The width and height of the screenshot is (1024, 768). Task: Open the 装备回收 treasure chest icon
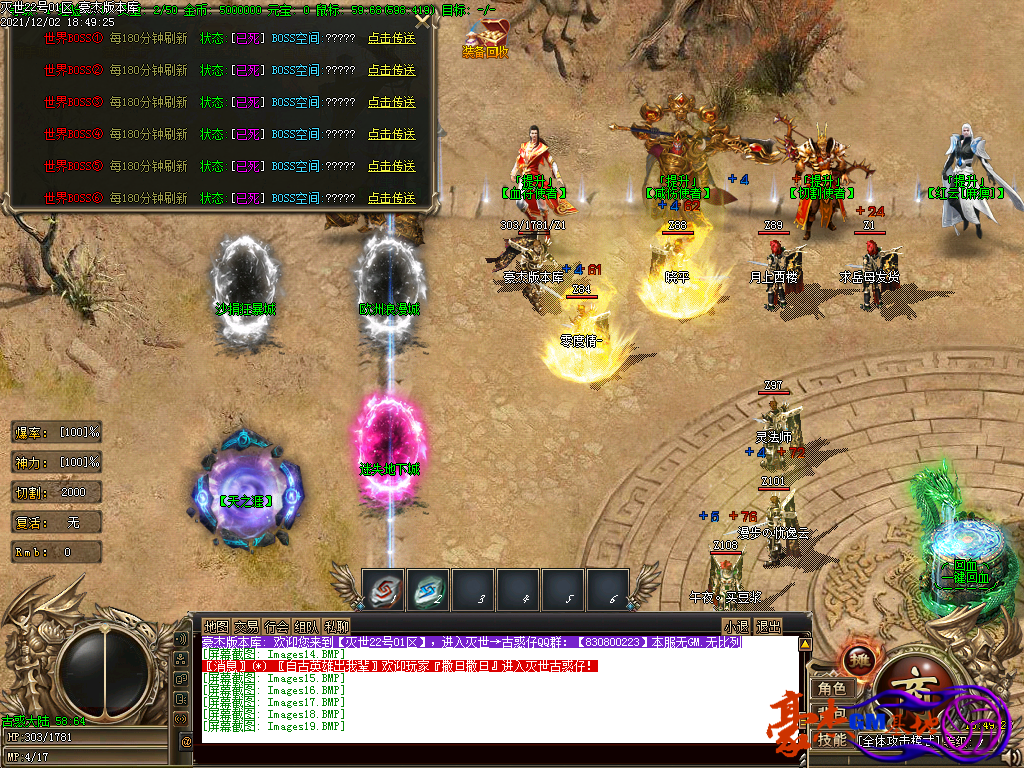click(x=486, y=36)
